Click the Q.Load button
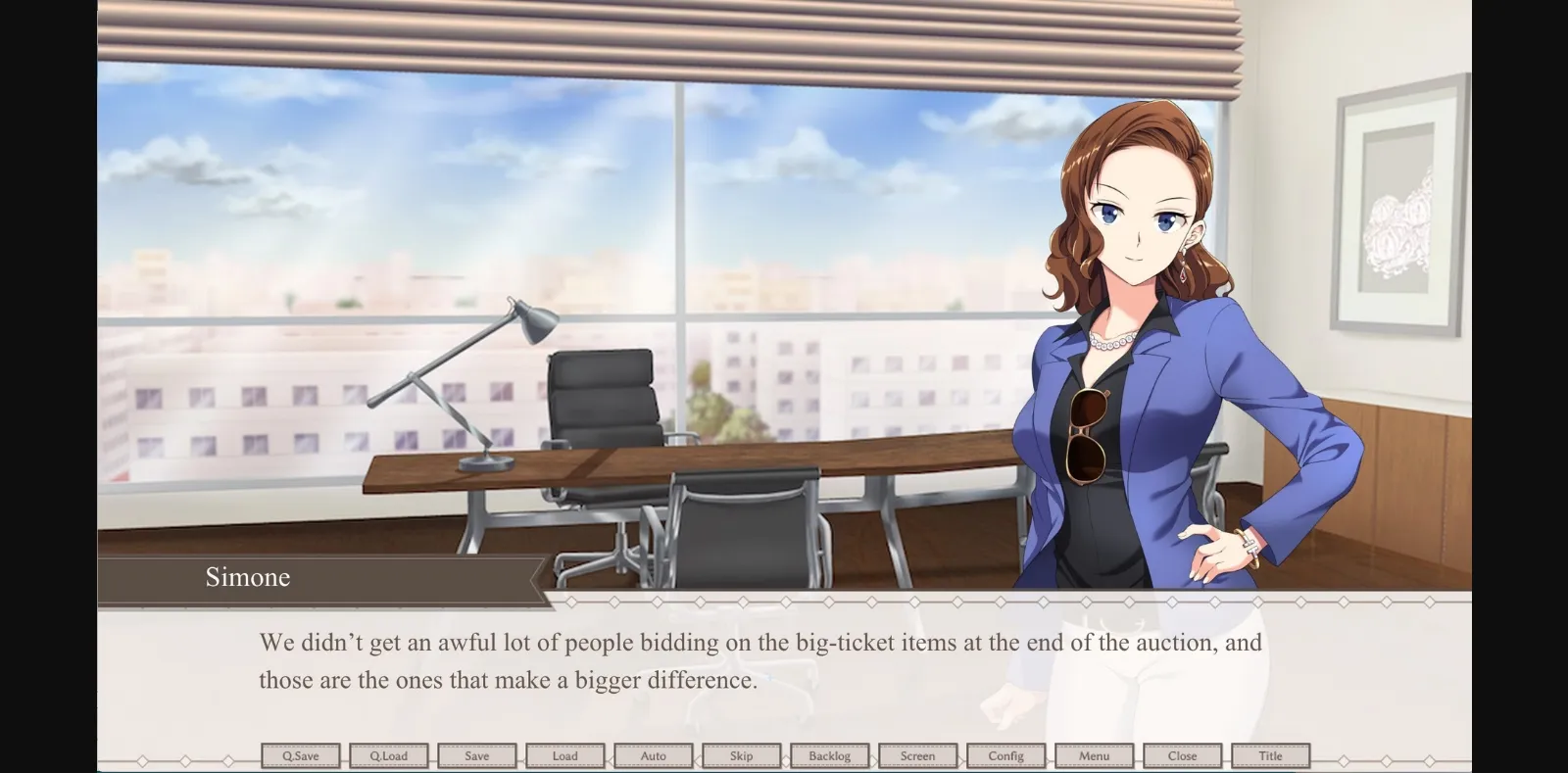This screenshot has height=773, width=1568. coord(389,755)
